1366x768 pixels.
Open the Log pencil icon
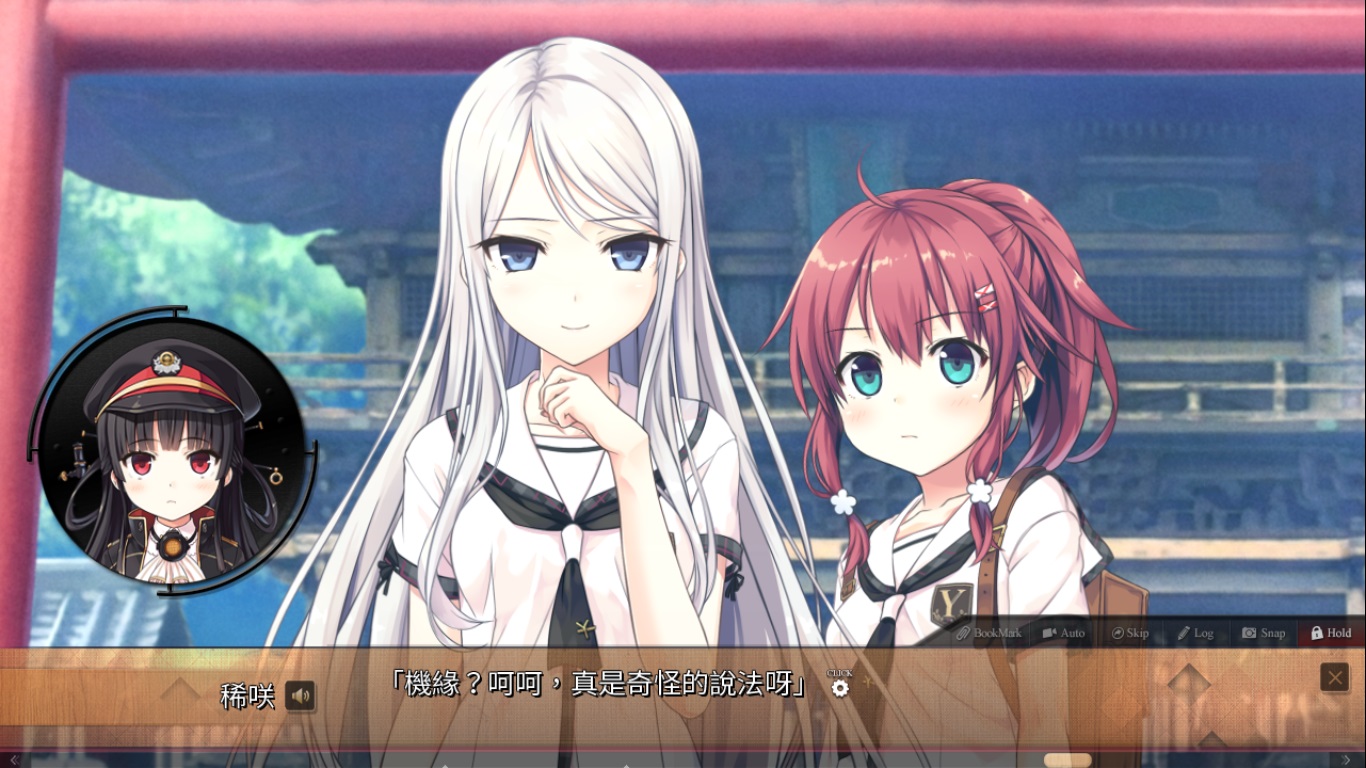point(1183,633)
